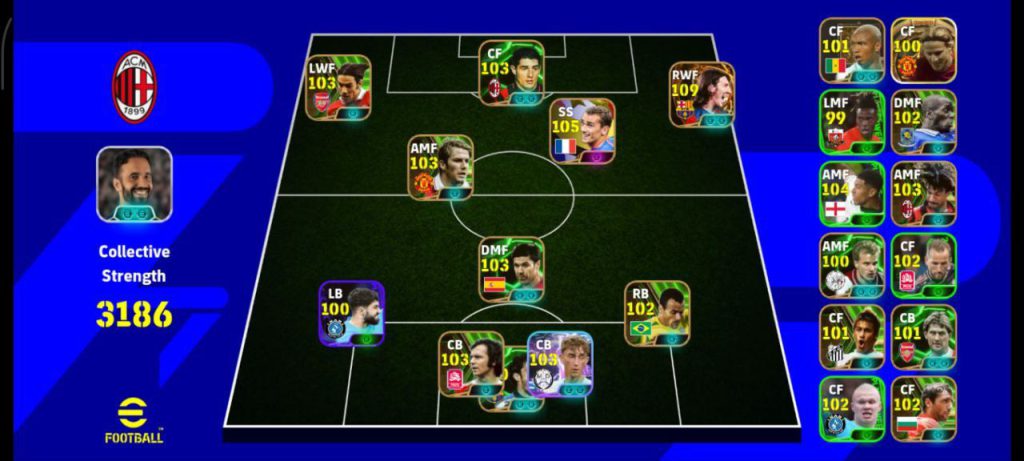Choose the DMF 102 substitute card
Image resolution: width=1024 pixels, height=461 pixels.
coord(923,122)
